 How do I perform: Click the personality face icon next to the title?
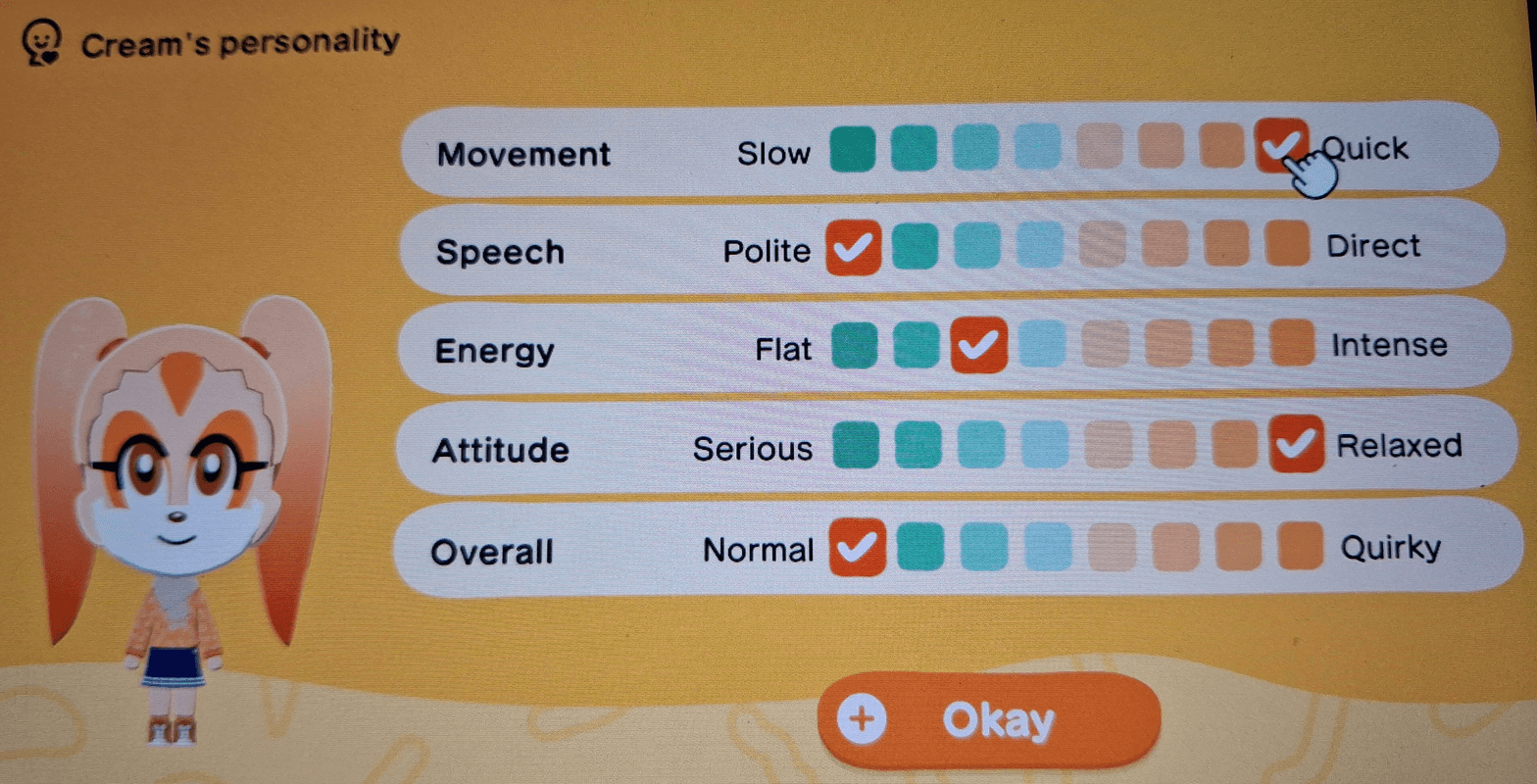point(41,41)
